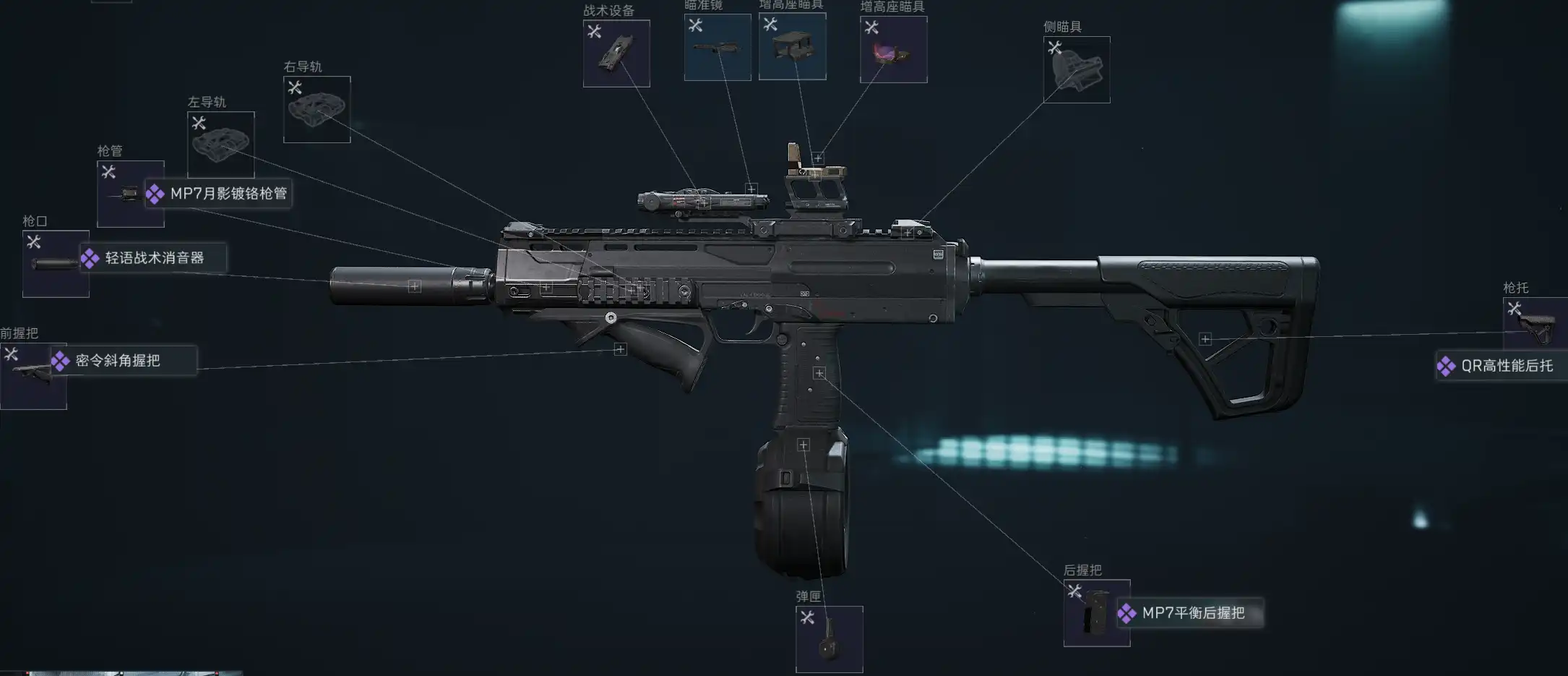Select the stock slot QR高性能后托
The height and width of the screenshot is (676, 1568).
click(1536, 325)
